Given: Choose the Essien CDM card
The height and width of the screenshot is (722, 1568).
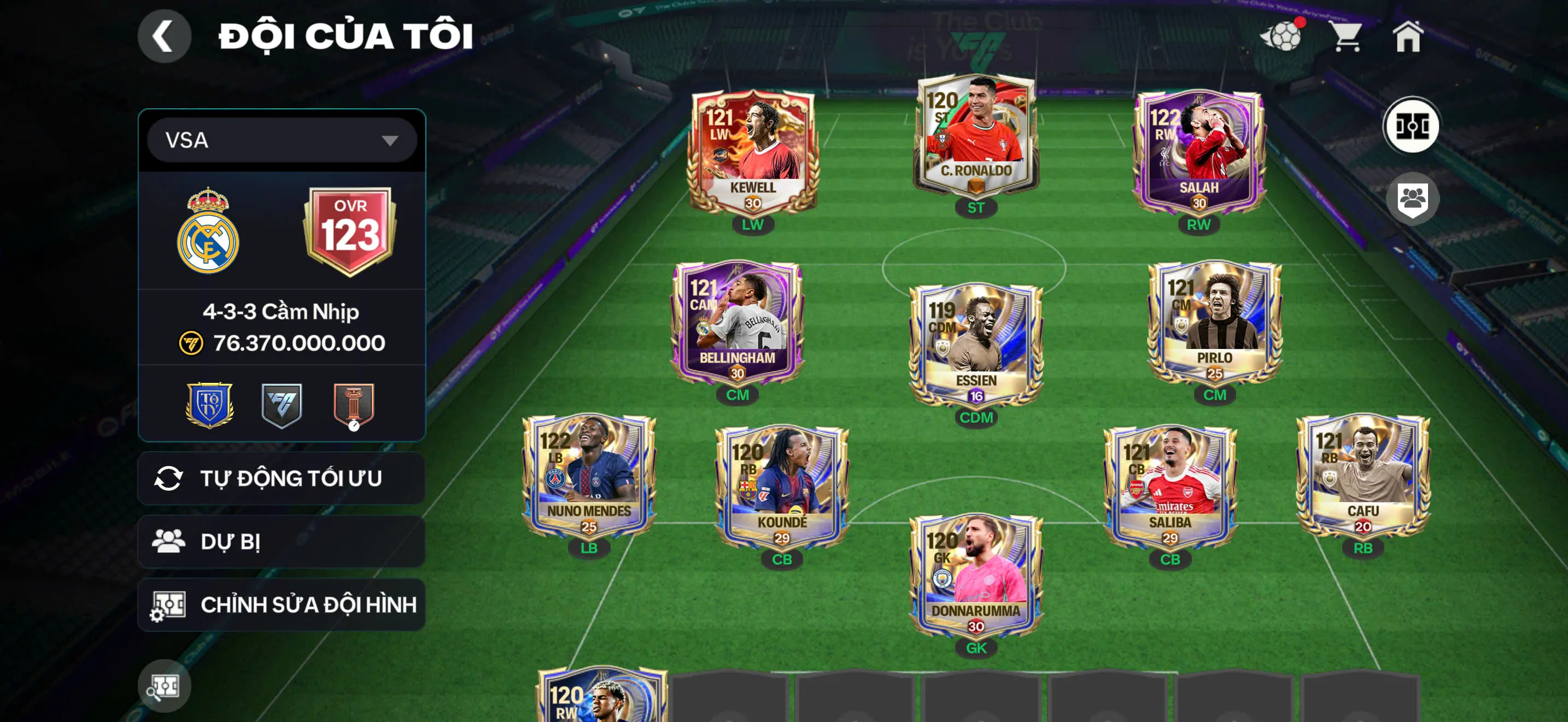Looking at the screenshot, I should pyautogui.click(x=976, y=345).
